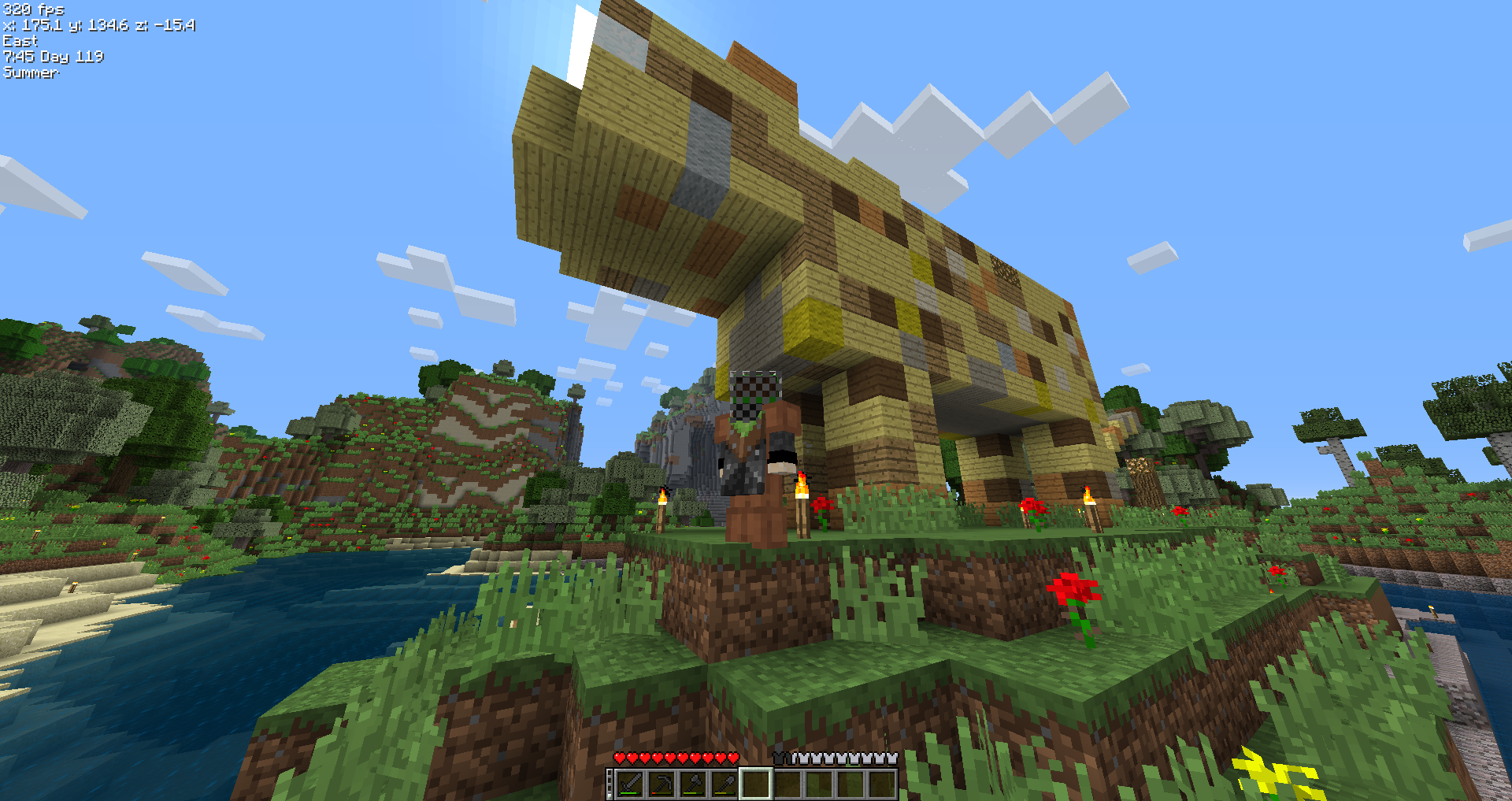This screenshot has height=801, width=1512.
Task: Click the leftmost heart in the health bar
Action: point(620,758)
